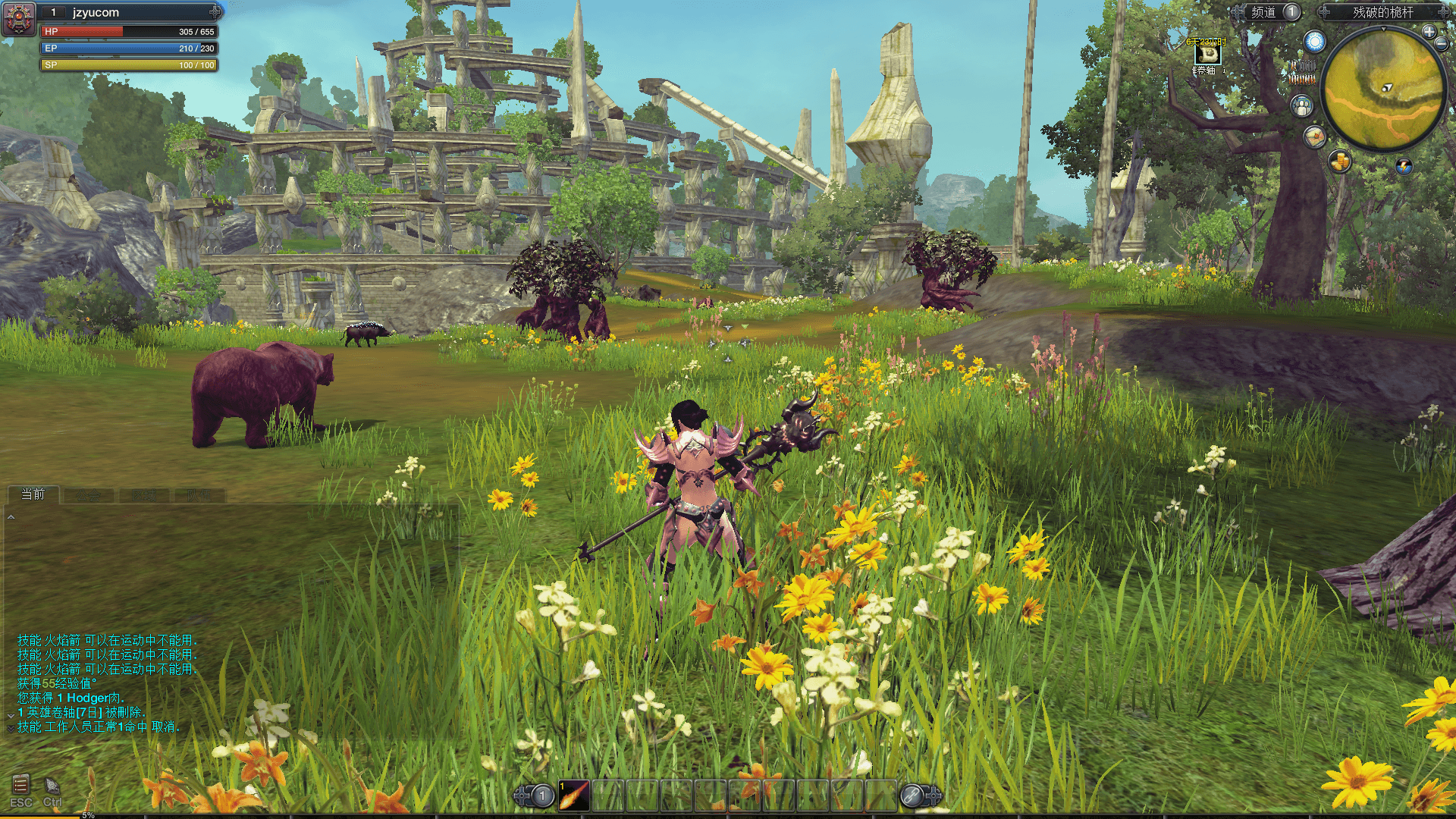Switch to the 区域 area chat tab
This screenshot has height=819, width=1456.
pyautogui.click(x=143, y=495)
